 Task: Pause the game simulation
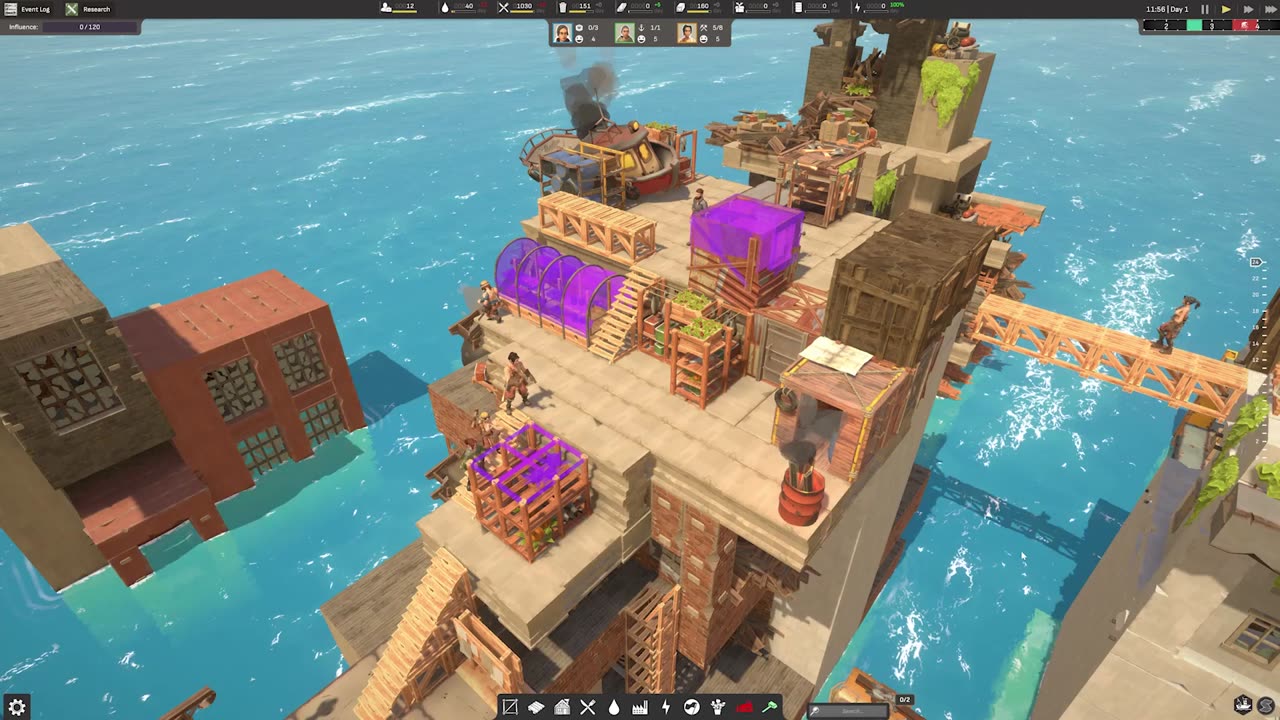click(x=1204, y=9)
